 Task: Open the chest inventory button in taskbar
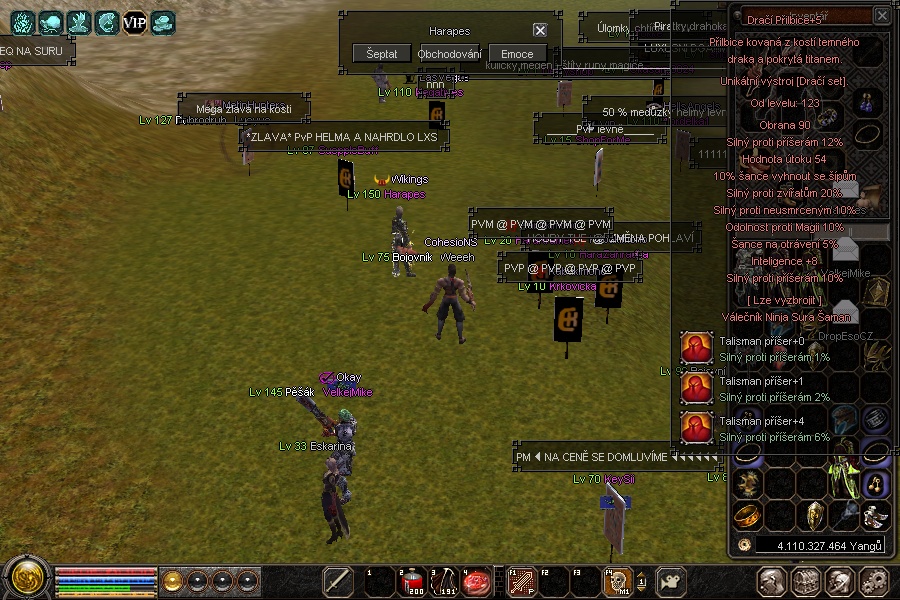click(x=806, y=581)
